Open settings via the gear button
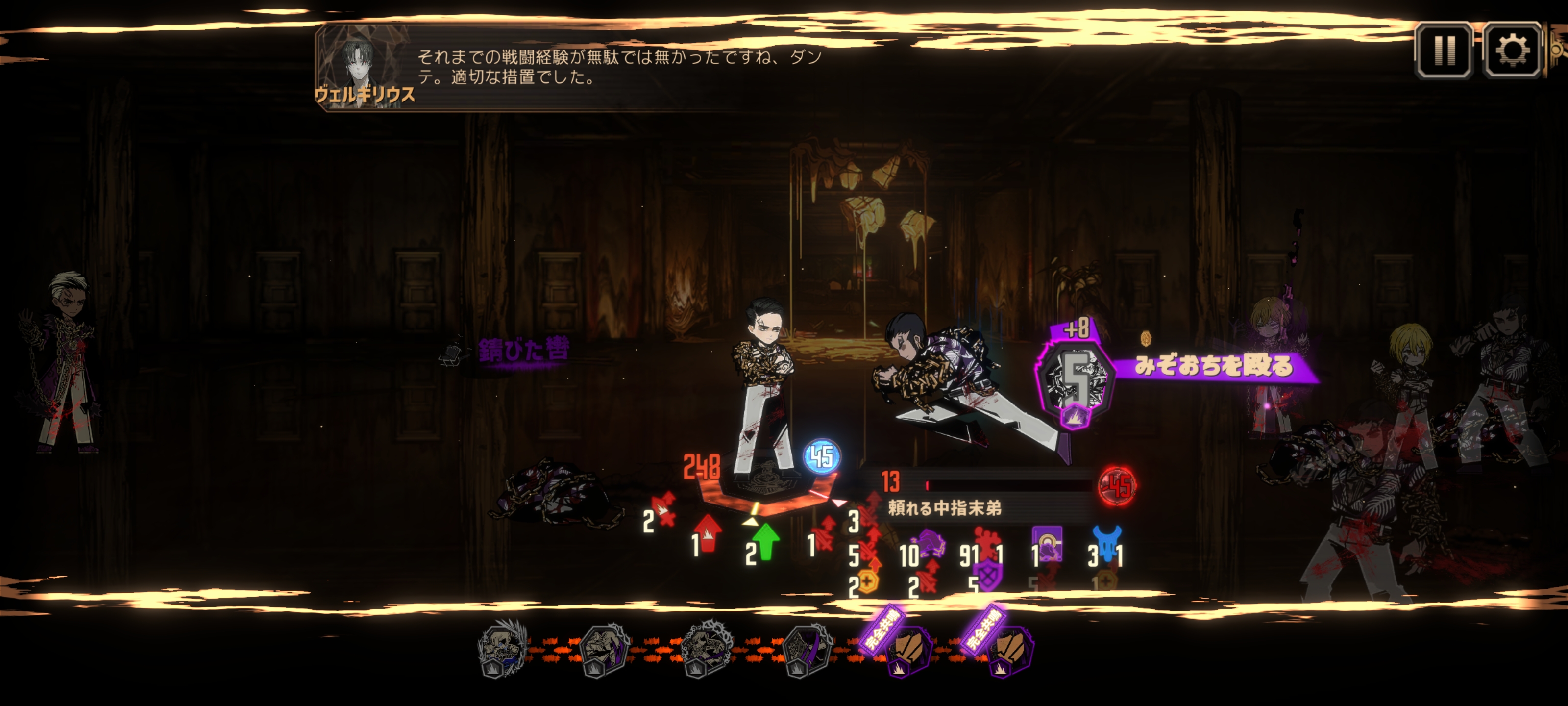The height and width of the screenshot is (706, 1568). (1512, 50)
